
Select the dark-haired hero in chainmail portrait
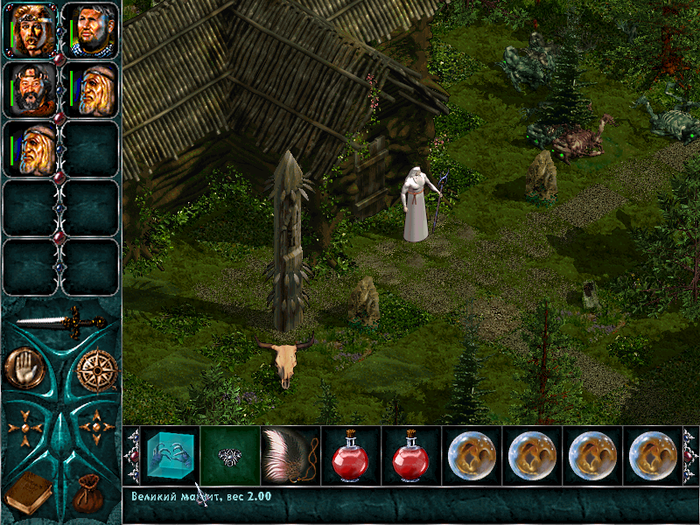(x=92, y=29)
